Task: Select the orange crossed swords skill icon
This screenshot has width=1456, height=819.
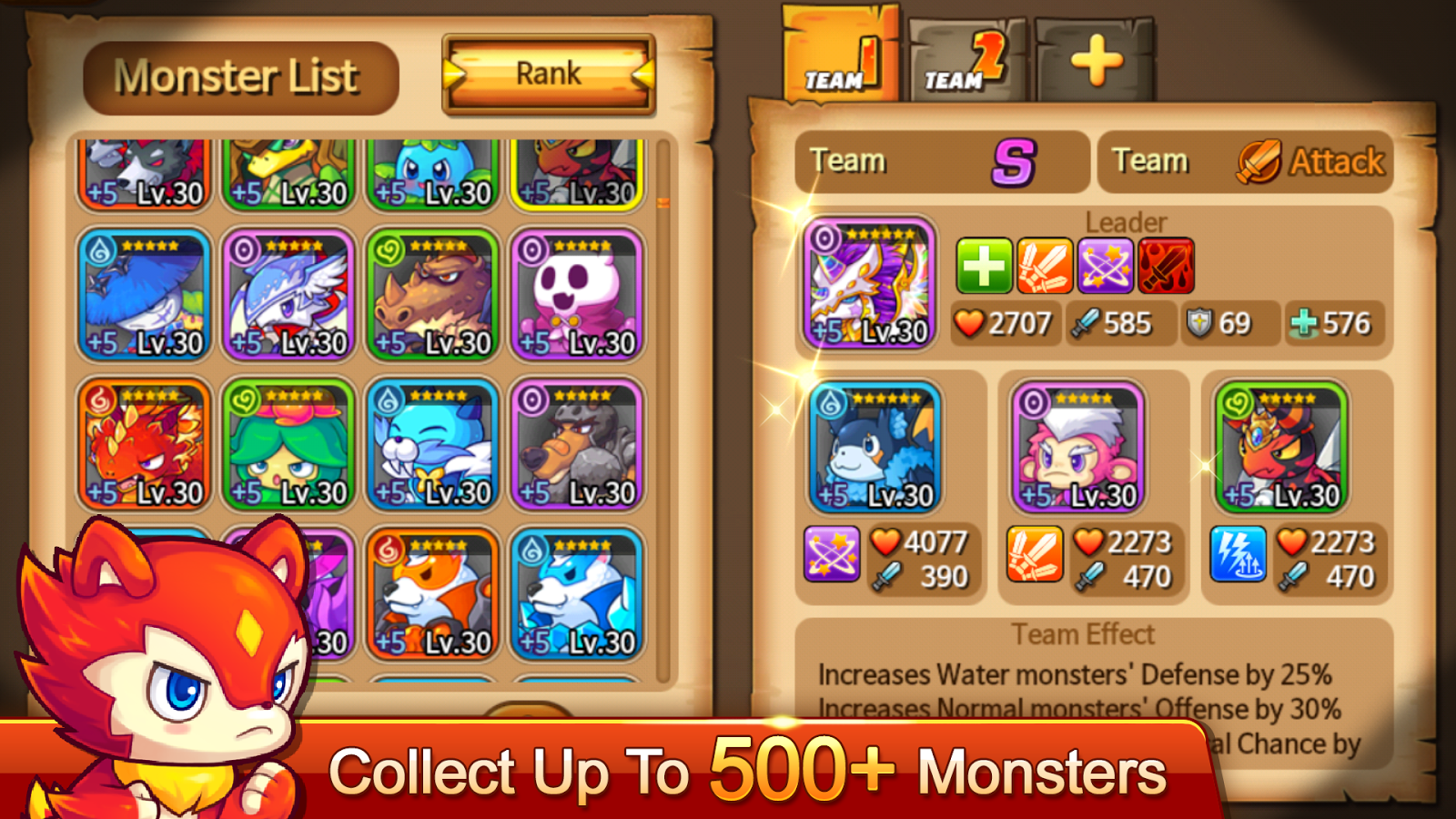Action: point(1045,266)
